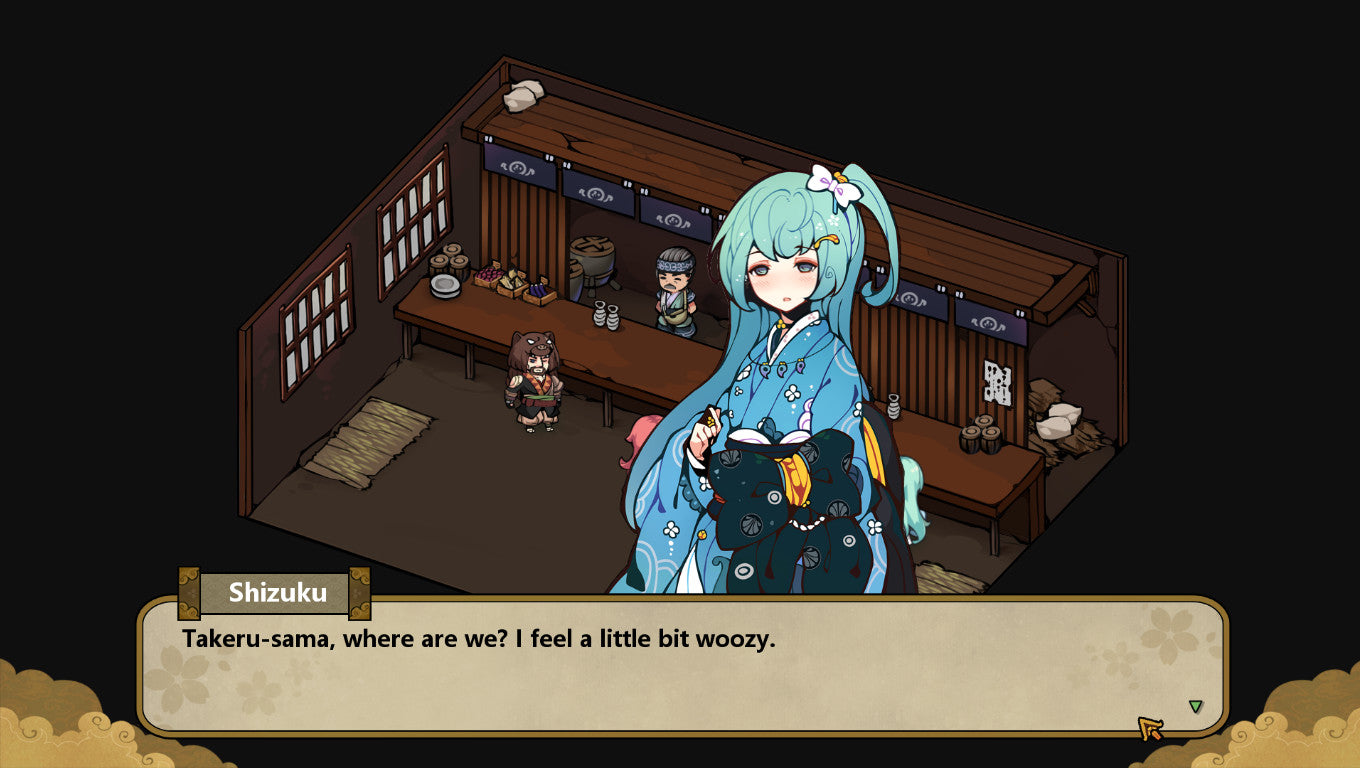
Task: Click the dialogue box text to continue
Action: 478,640
